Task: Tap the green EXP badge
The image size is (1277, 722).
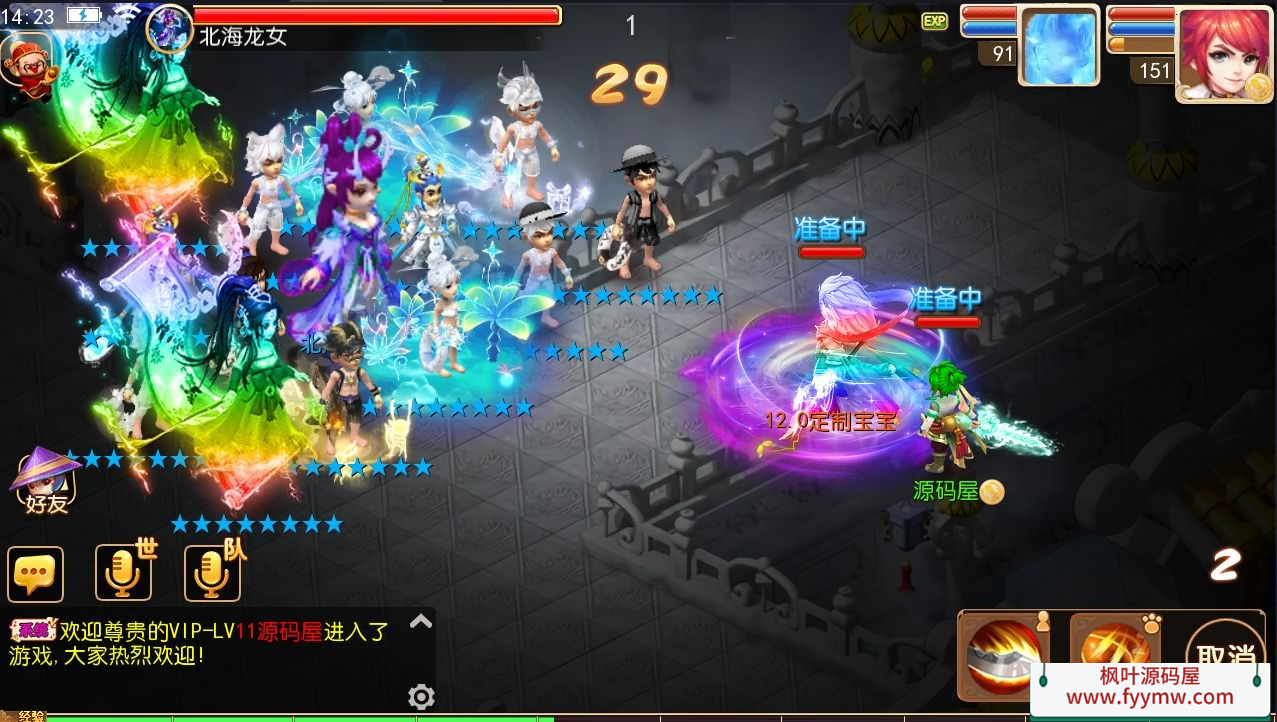Action: click(934, 21)
